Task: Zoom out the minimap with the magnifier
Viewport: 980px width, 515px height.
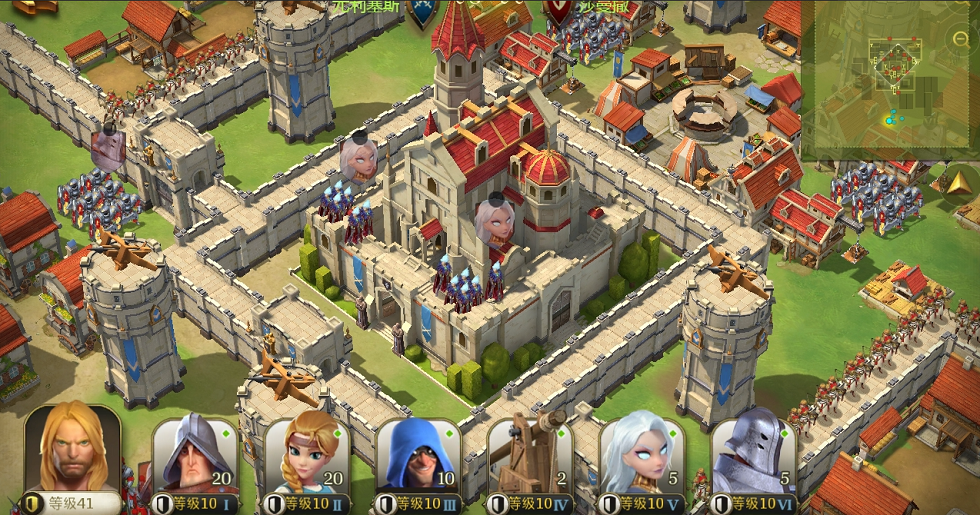Action: click(x=962, y=39)
